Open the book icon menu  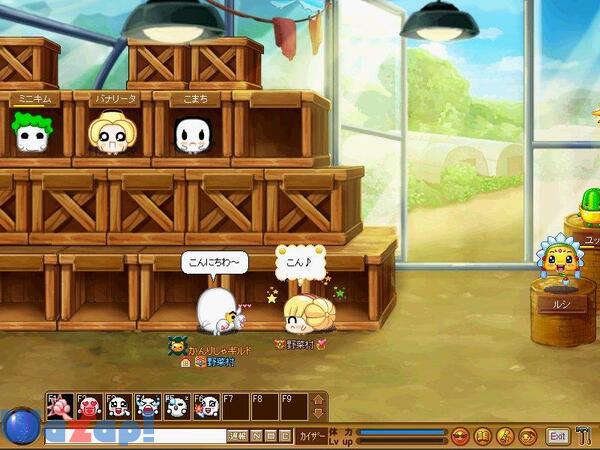pos(482,436)
